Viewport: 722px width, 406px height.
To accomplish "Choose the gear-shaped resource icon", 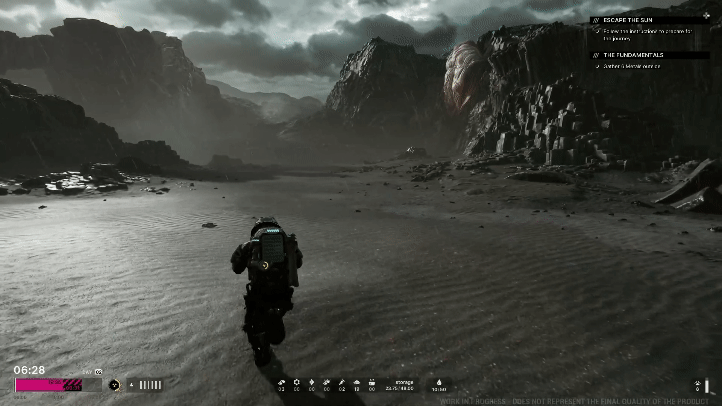I will 296,383.
